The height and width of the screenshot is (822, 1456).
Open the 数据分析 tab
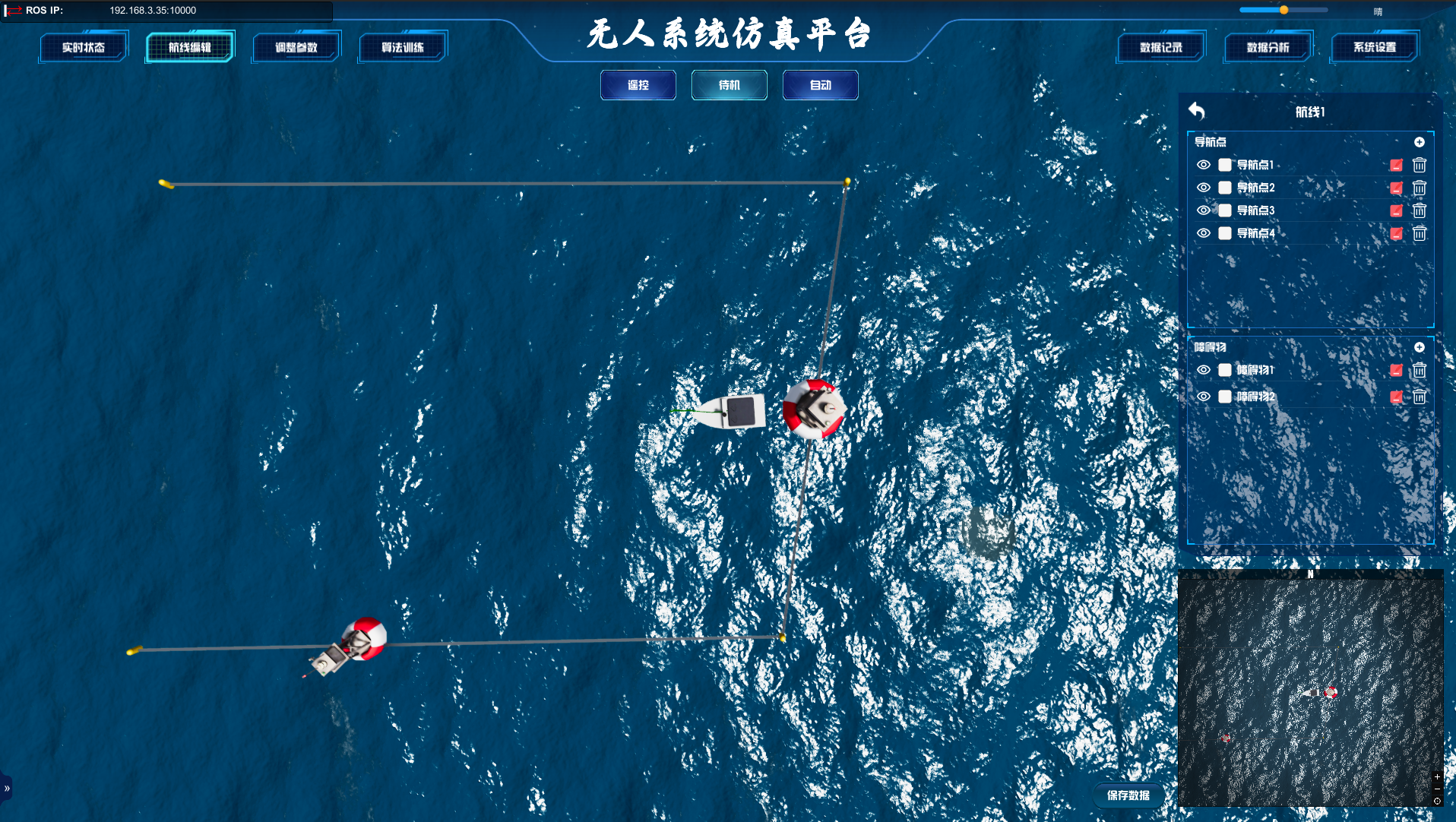[1268, 46]
